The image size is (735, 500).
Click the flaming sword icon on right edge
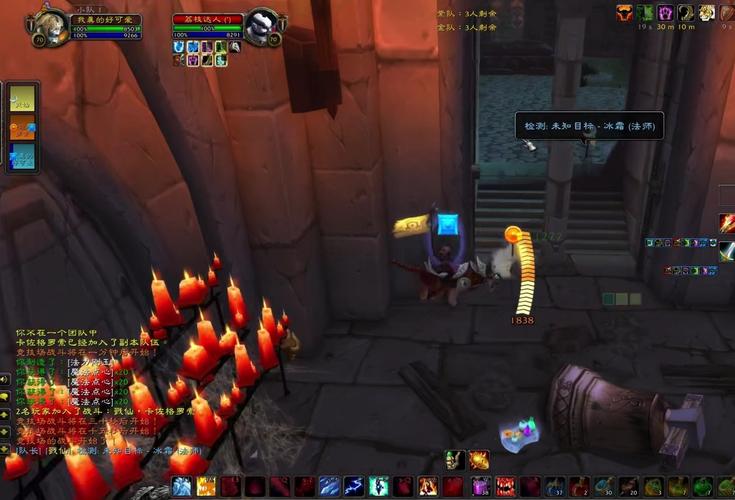click(727, 223)
